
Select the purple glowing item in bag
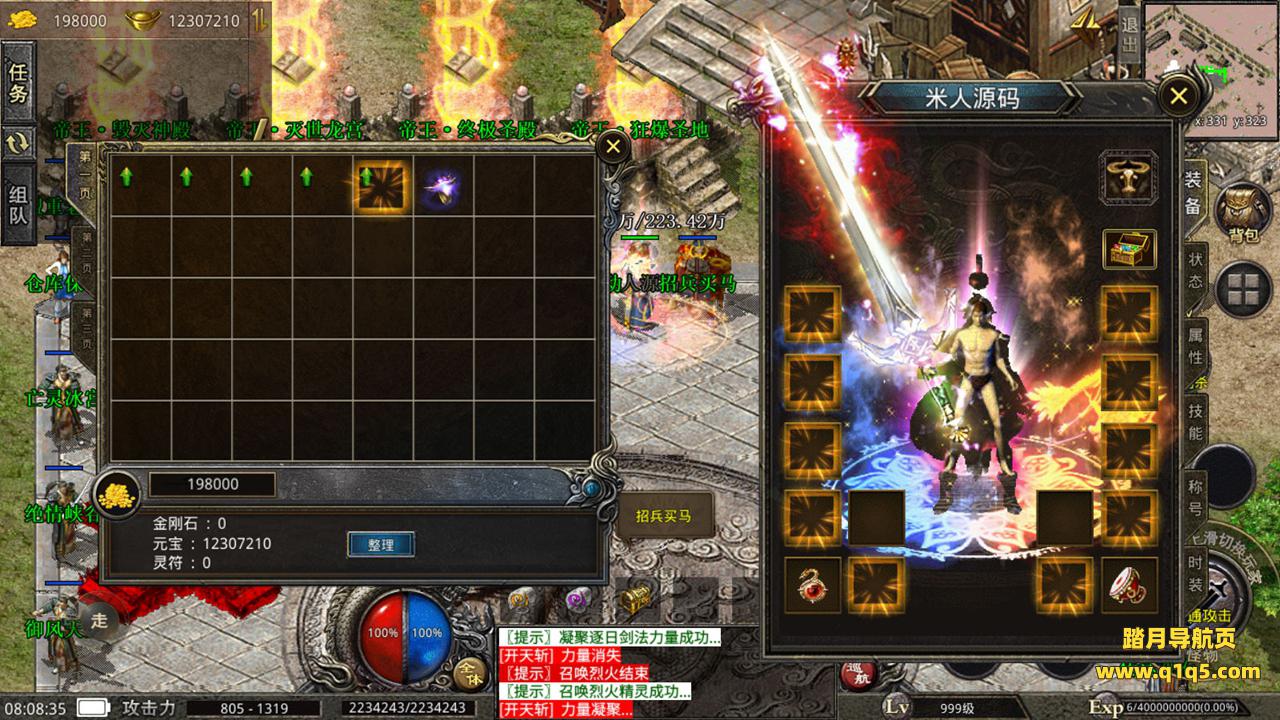tap(441, 185)
